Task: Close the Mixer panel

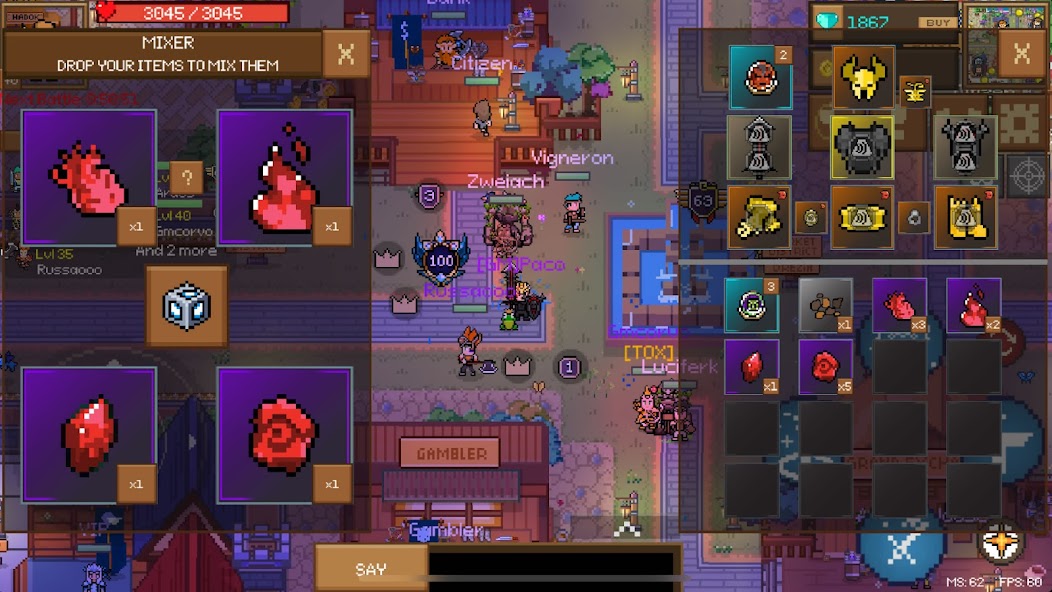Action: click(x=346, y=54)
